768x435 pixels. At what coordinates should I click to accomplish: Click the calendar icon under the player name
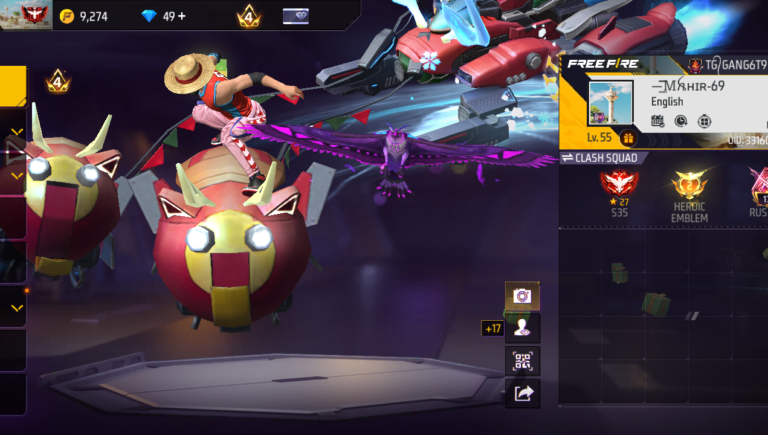657,121
